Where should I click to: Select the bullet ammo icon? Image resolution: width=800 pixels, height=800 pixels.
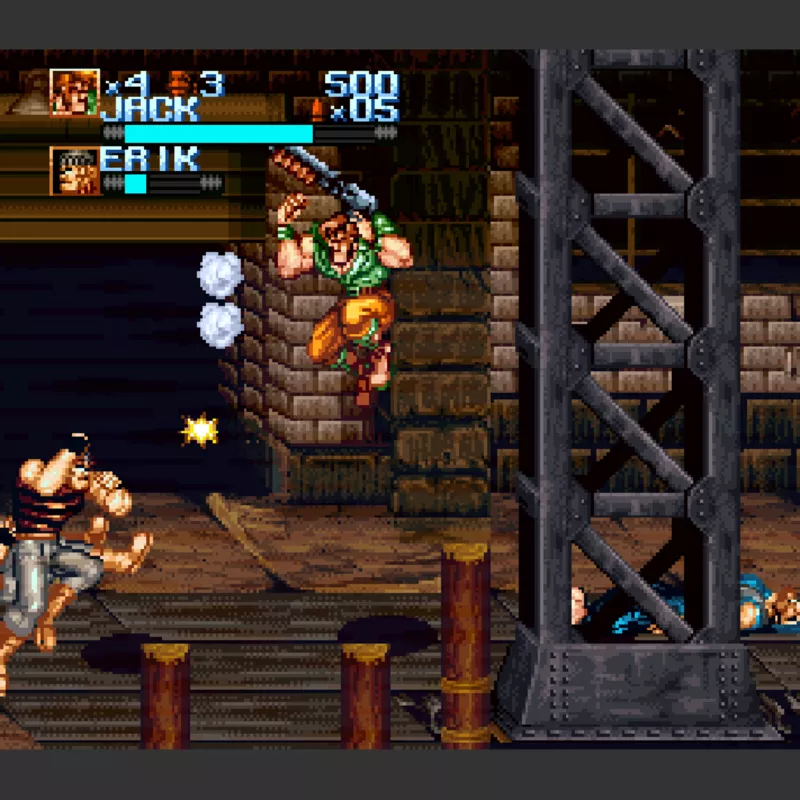[317, 108]
